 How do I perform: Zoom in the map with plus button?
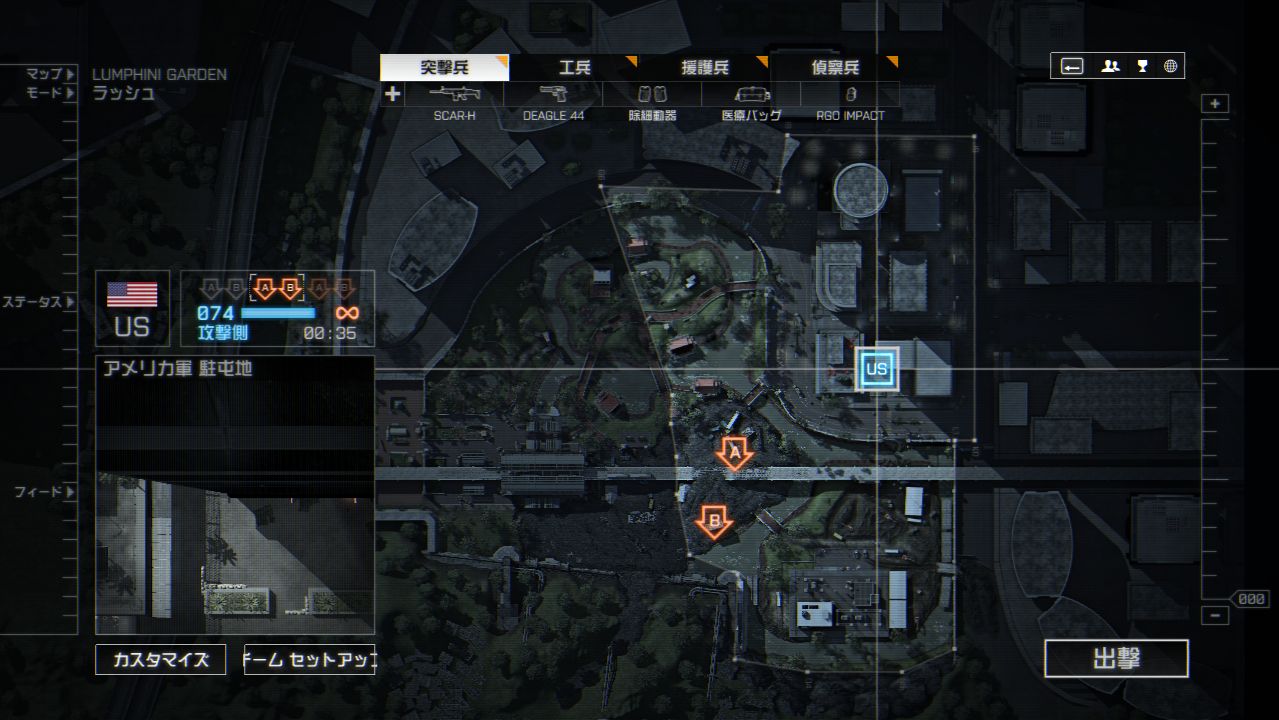pyautogui.click(x=1215, y=104)
